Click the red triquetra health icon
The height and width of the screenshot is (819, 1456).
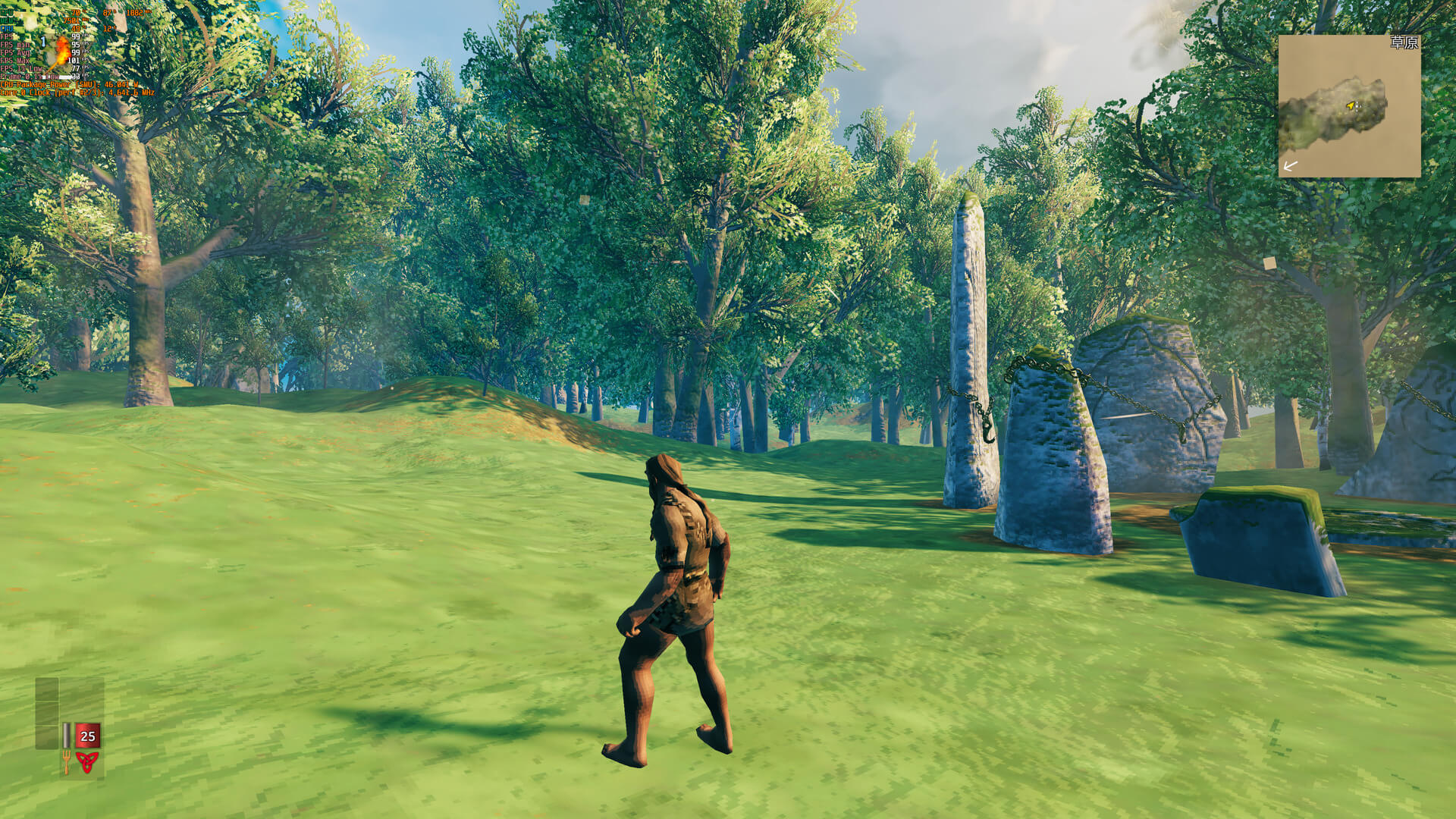click(87, 761)
